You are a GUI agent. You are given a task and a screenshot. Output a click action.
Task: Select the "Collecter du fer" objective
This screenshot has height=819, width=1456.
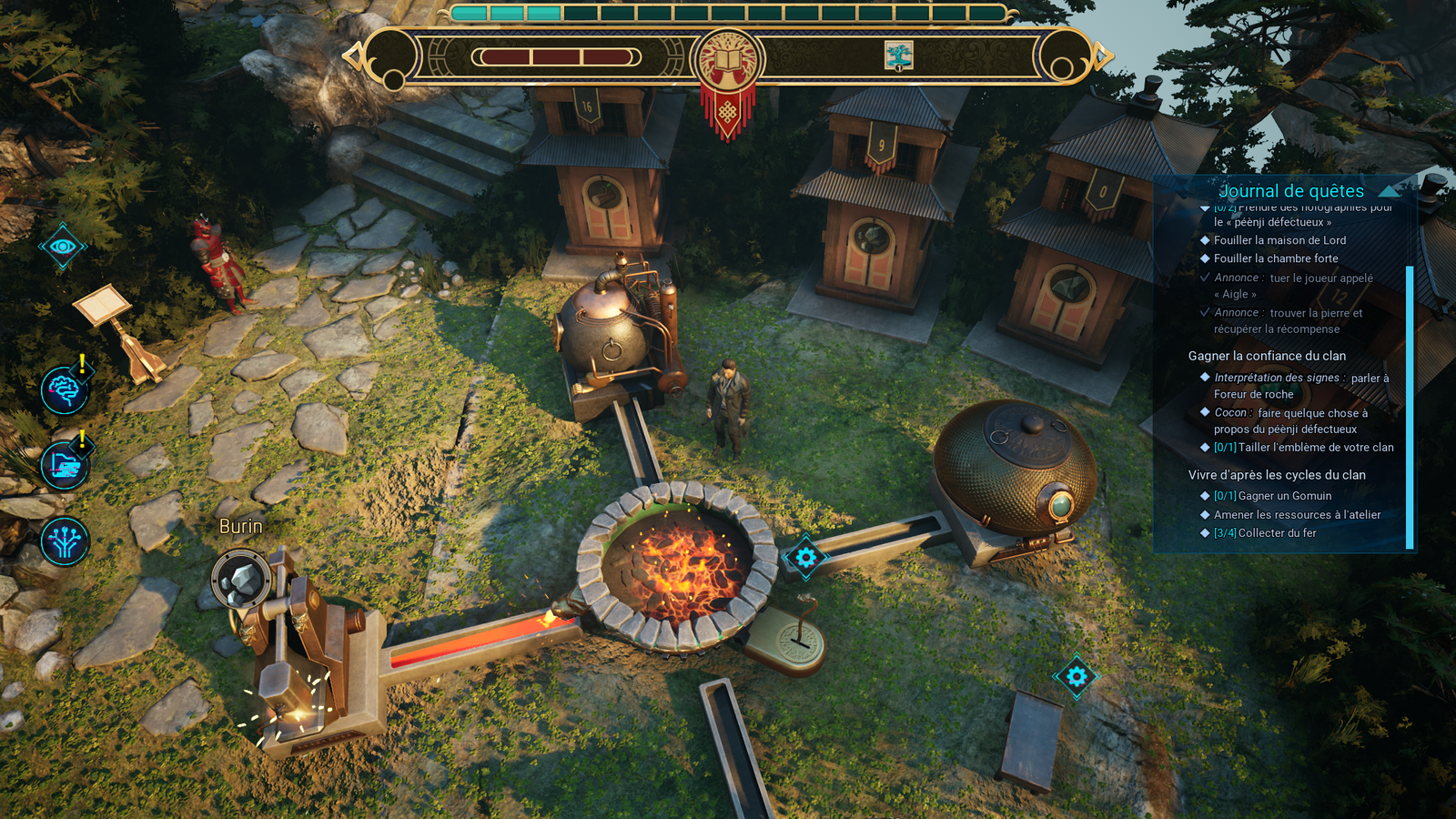point(1277,533)
